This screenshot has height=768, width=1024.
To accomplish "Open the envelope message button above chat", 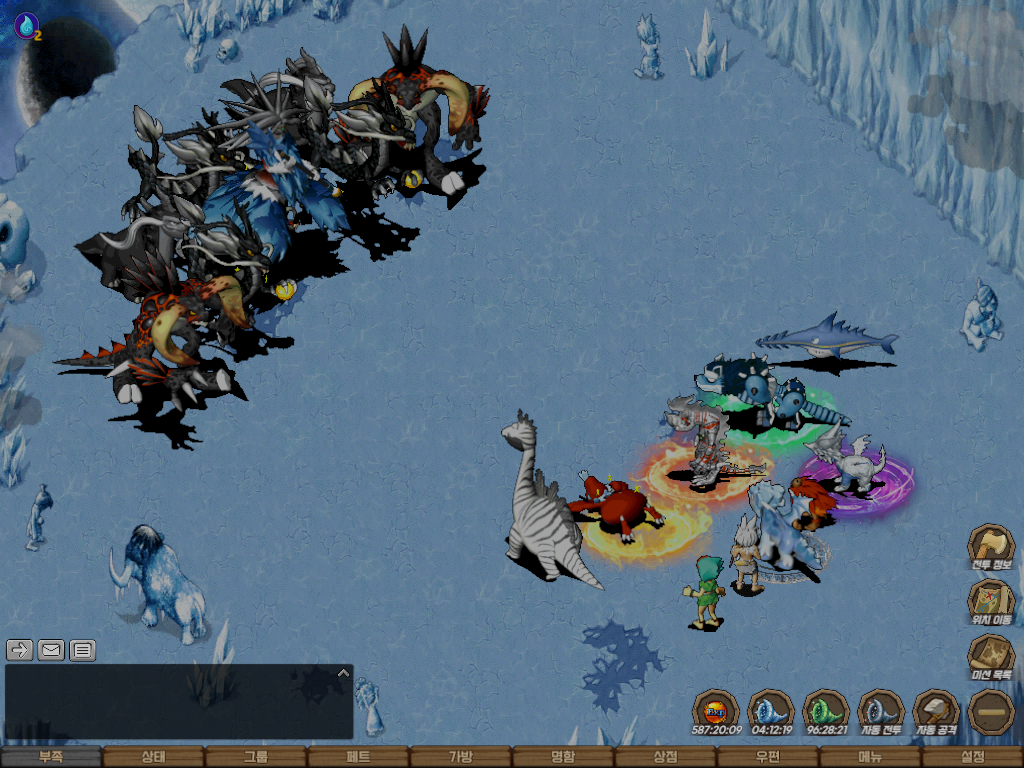I will [51, 650].
